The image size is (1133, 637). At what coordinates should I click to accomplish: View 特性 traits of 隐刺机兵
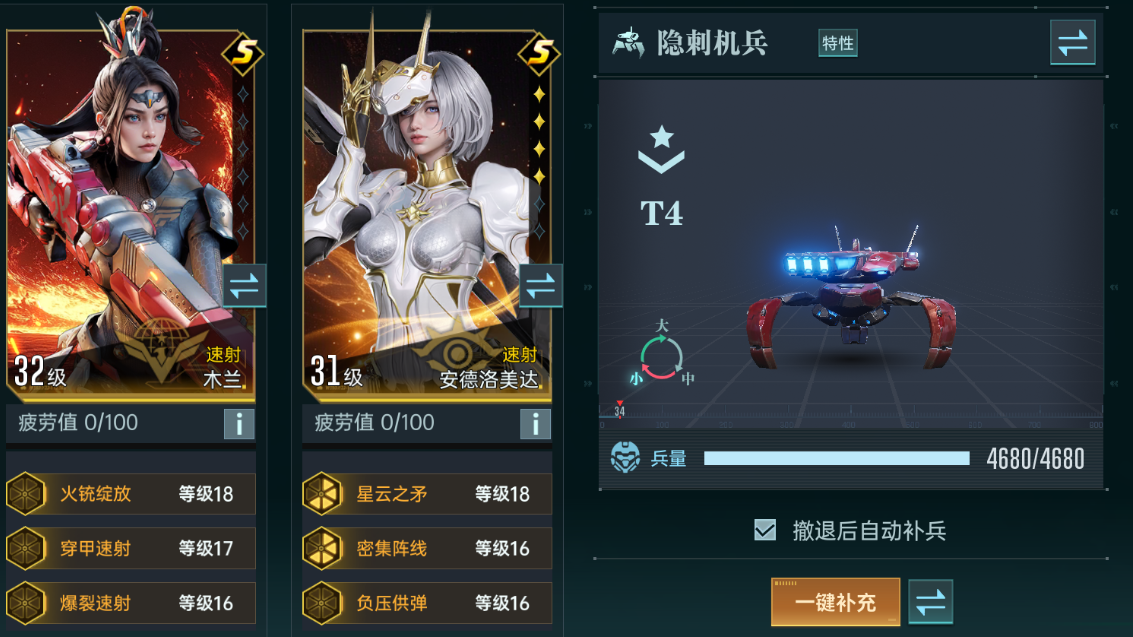coord(838,43)
